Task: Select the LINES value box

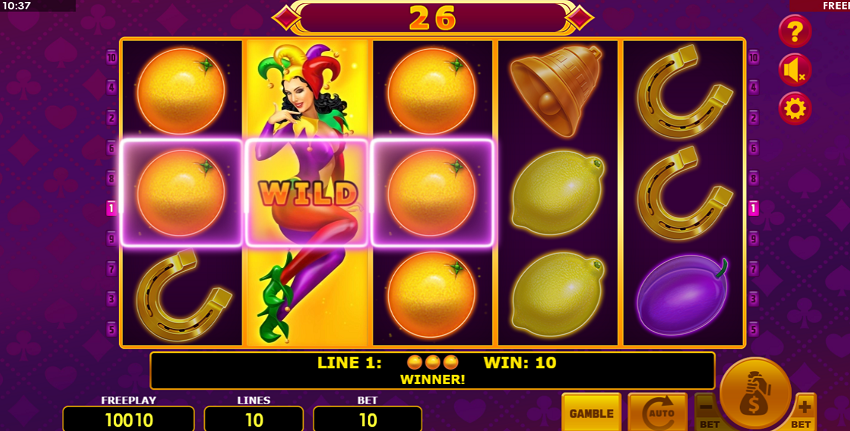Action: (x=254, y=419)
